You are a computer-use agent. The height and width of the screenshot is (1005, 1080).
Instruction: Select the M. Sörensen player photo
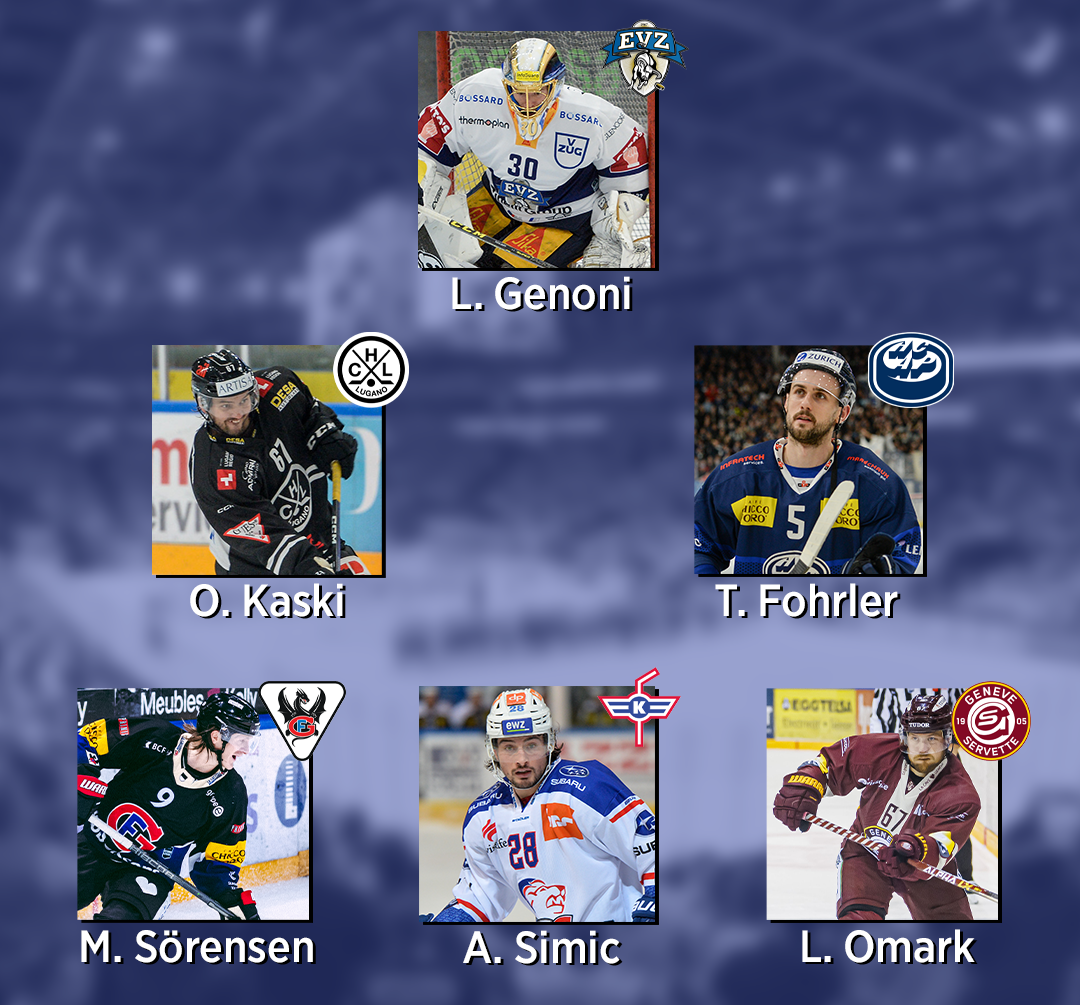[x=192, y=803]
